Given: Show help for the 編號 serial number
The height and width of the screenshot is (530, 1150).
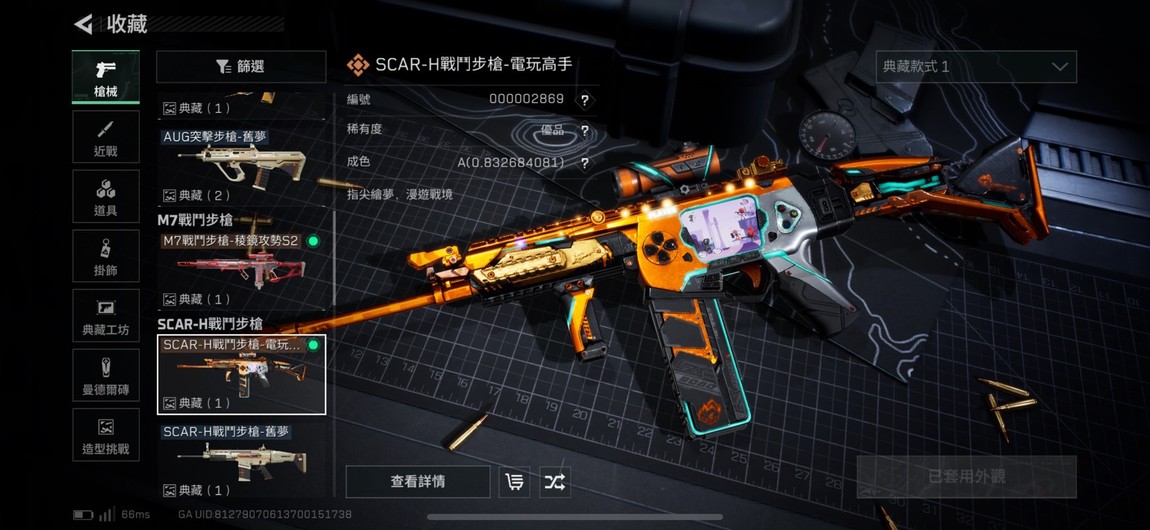Looking at the screenshot, I should point(584,100).
